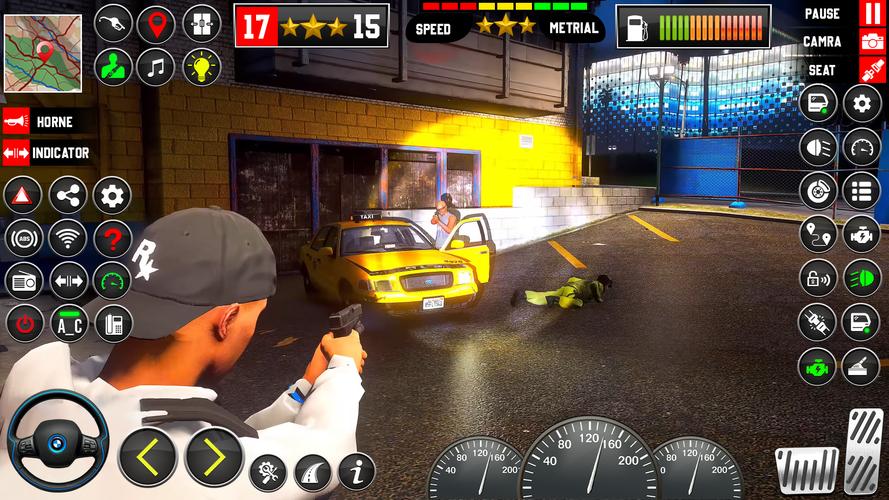This screenshot has width=889, height=500.
Task: Click the share icon
Action: click(x=67, y=196)
